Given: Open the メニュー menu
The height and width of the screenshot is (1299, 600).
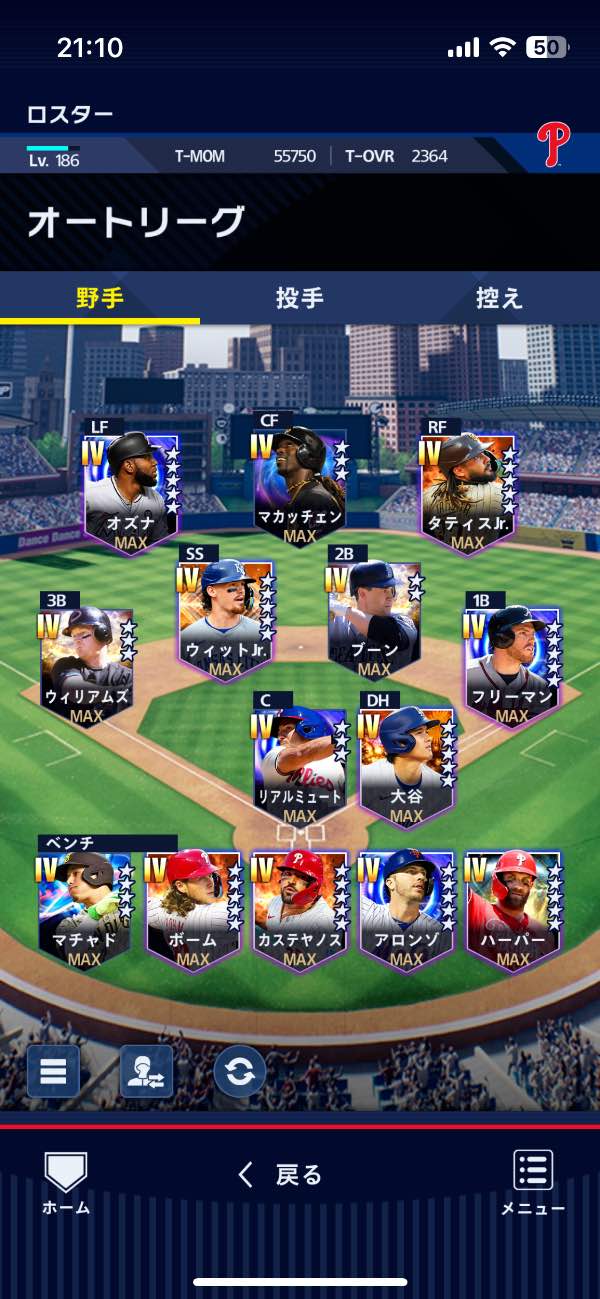Looking at the screenshot, I should click(x=533, y=1182).
